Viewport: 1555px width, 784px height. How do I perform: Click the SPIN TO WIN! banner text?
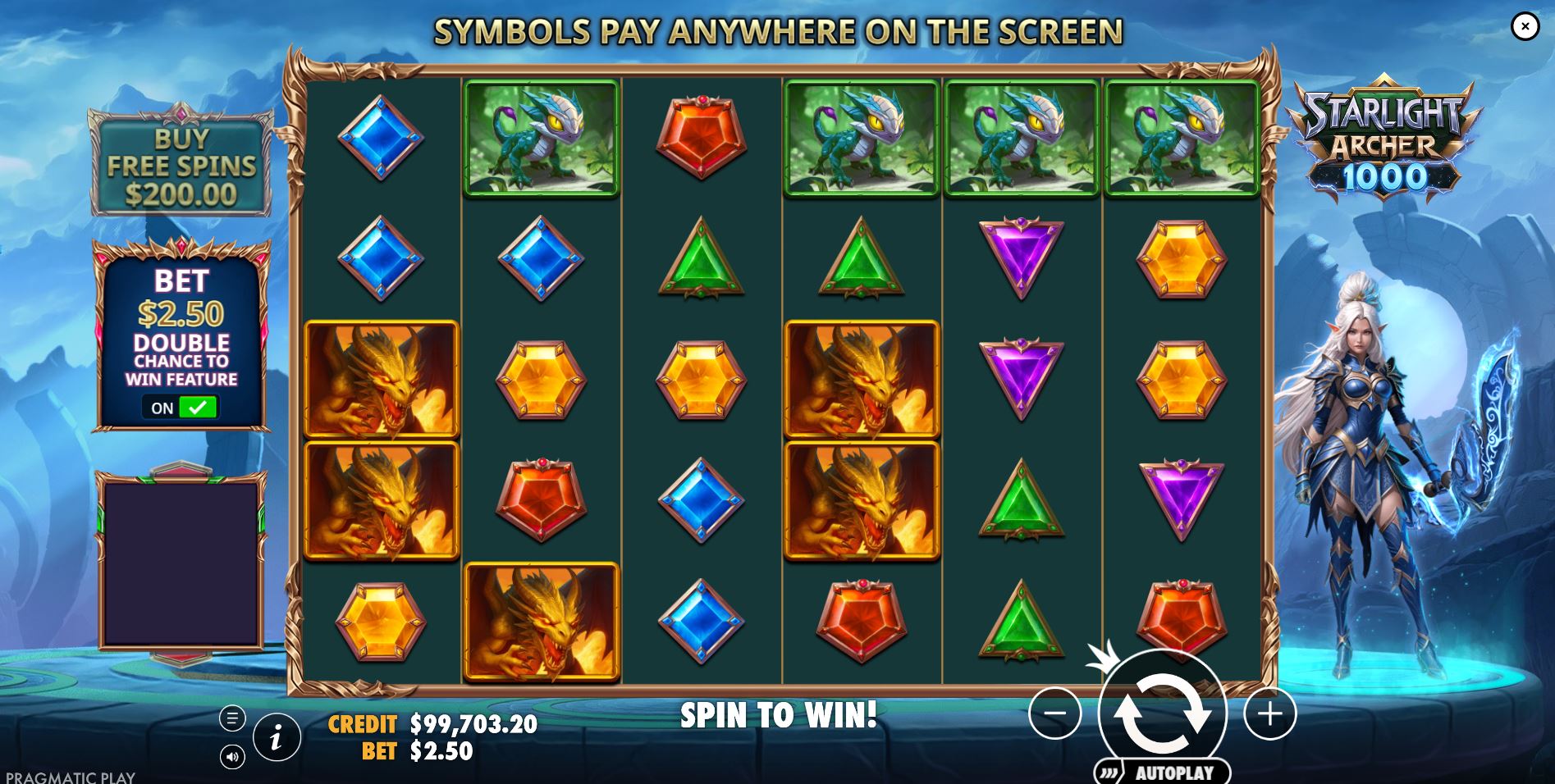pyautogui.click(x=777, y=715)
